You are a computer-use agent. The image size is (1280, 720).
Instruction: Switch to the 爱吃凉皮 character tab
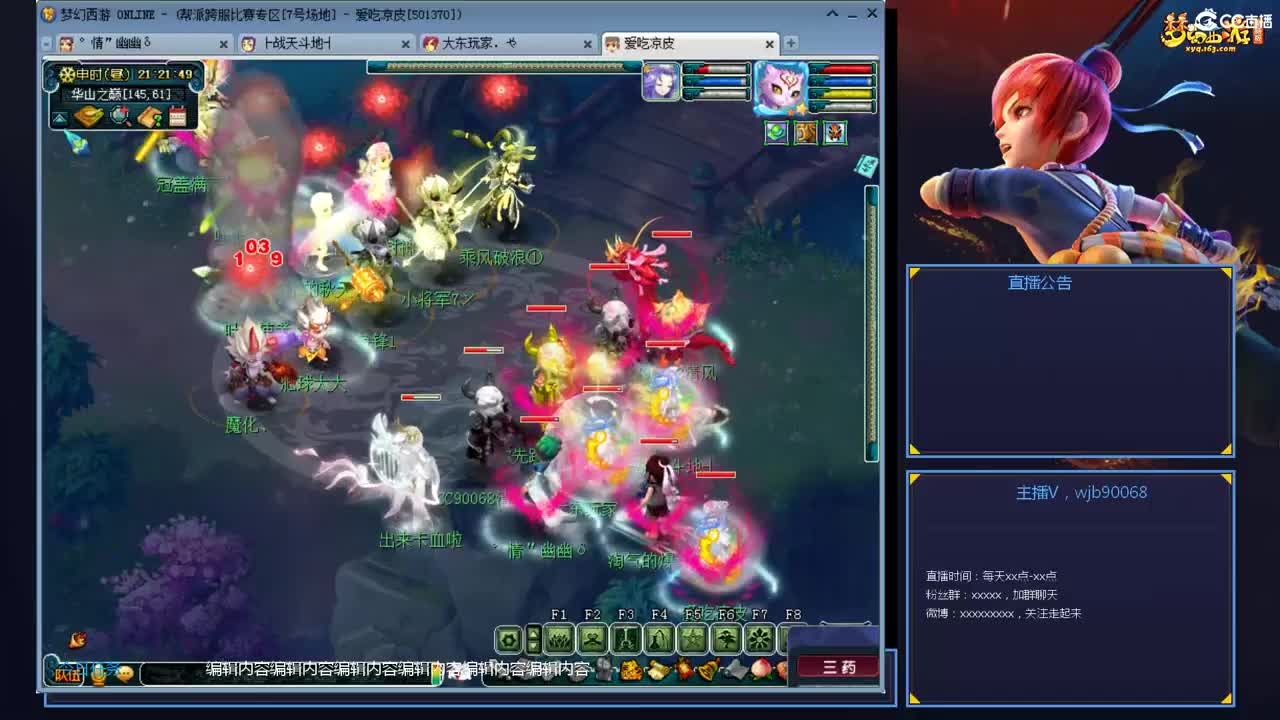[650, 43]
